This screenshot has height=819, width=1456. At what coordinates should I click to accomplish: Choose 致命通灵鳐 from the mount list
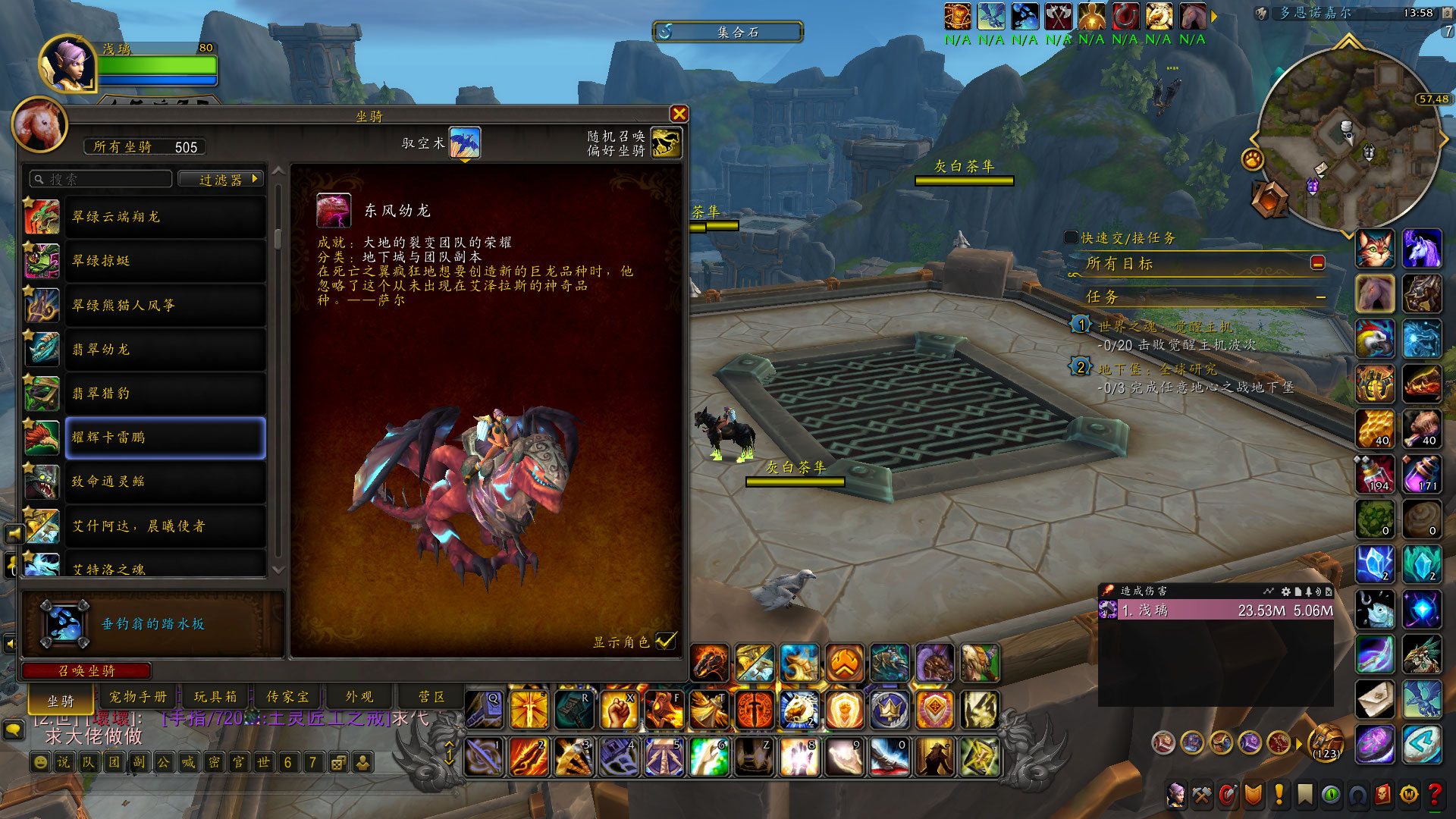pos(165,482)
